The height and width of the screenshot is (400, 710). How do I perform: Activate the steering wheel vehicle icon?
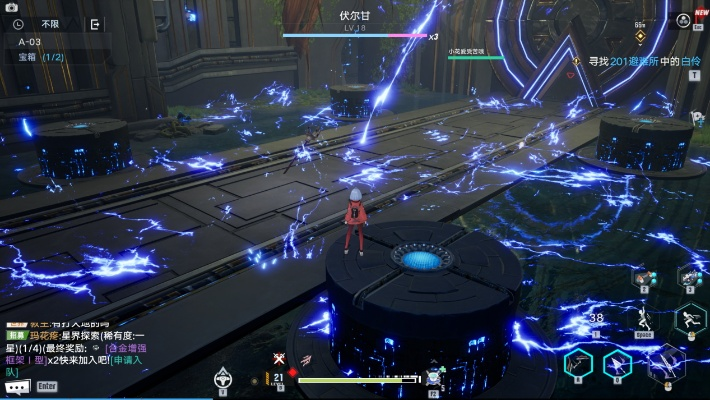(x=223, y=377)
